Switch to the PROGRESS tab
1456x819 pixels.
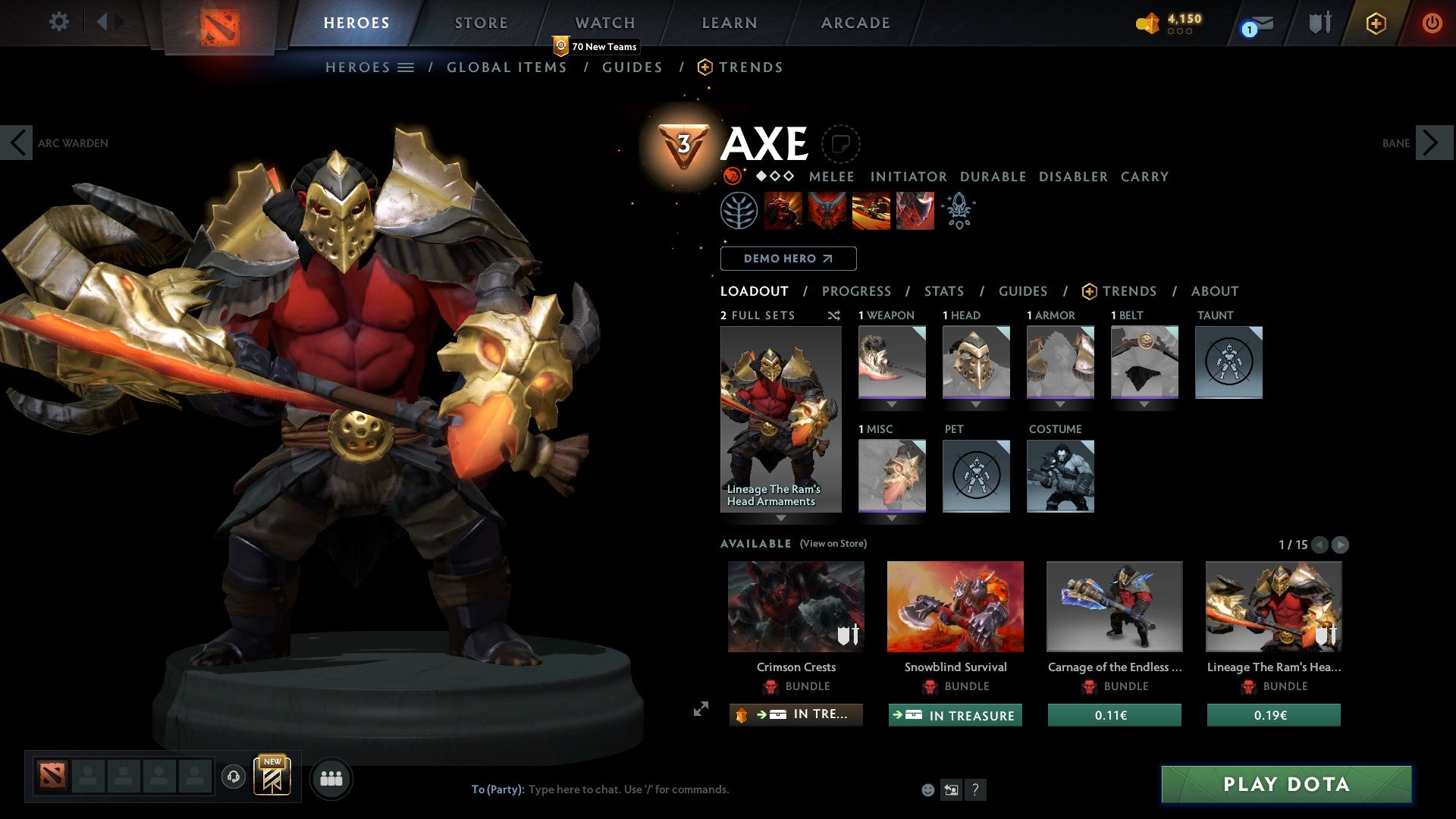(x=856, y=290)
